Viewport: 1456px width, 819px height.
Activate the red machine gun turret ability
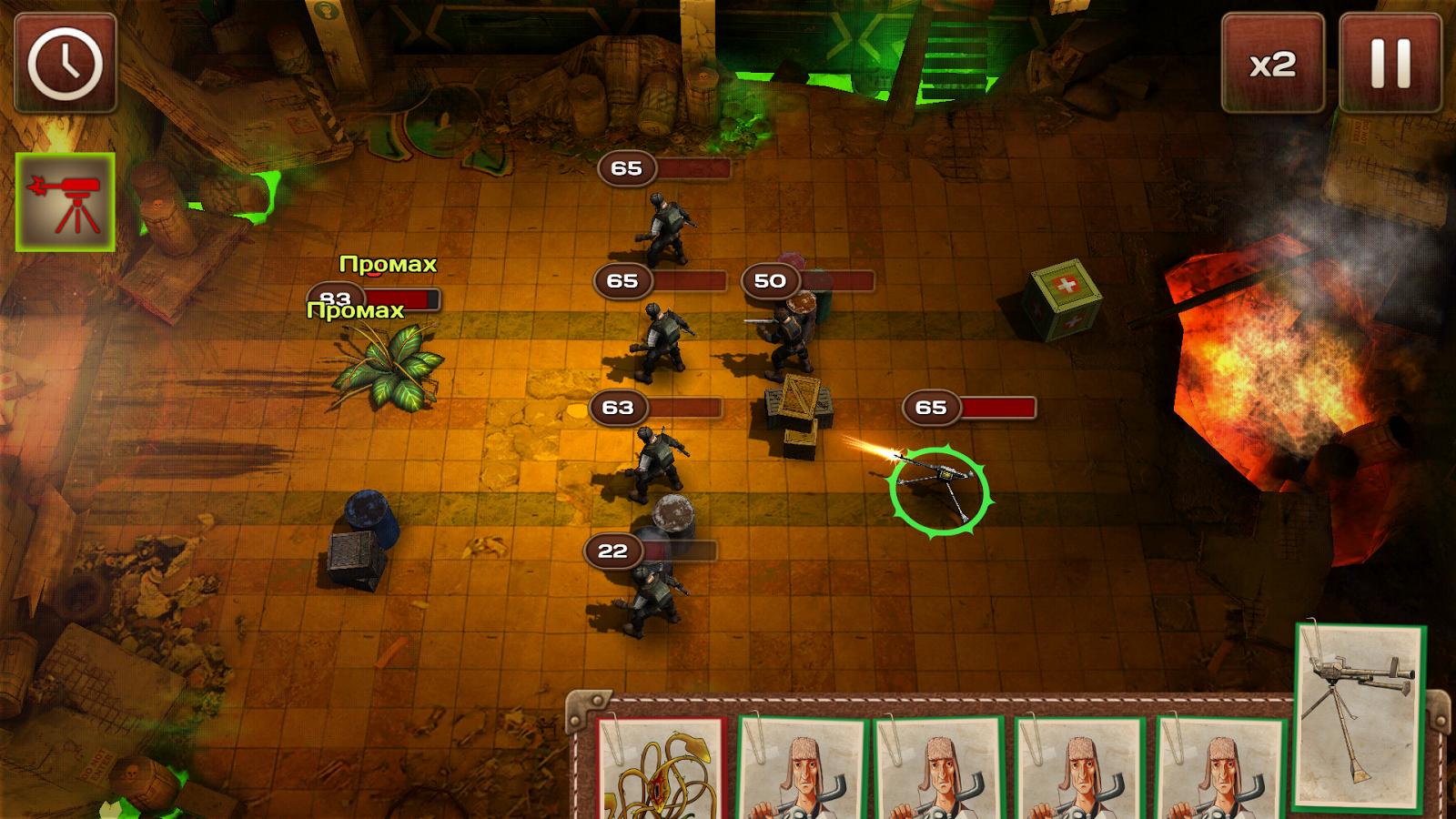(66, 202)
